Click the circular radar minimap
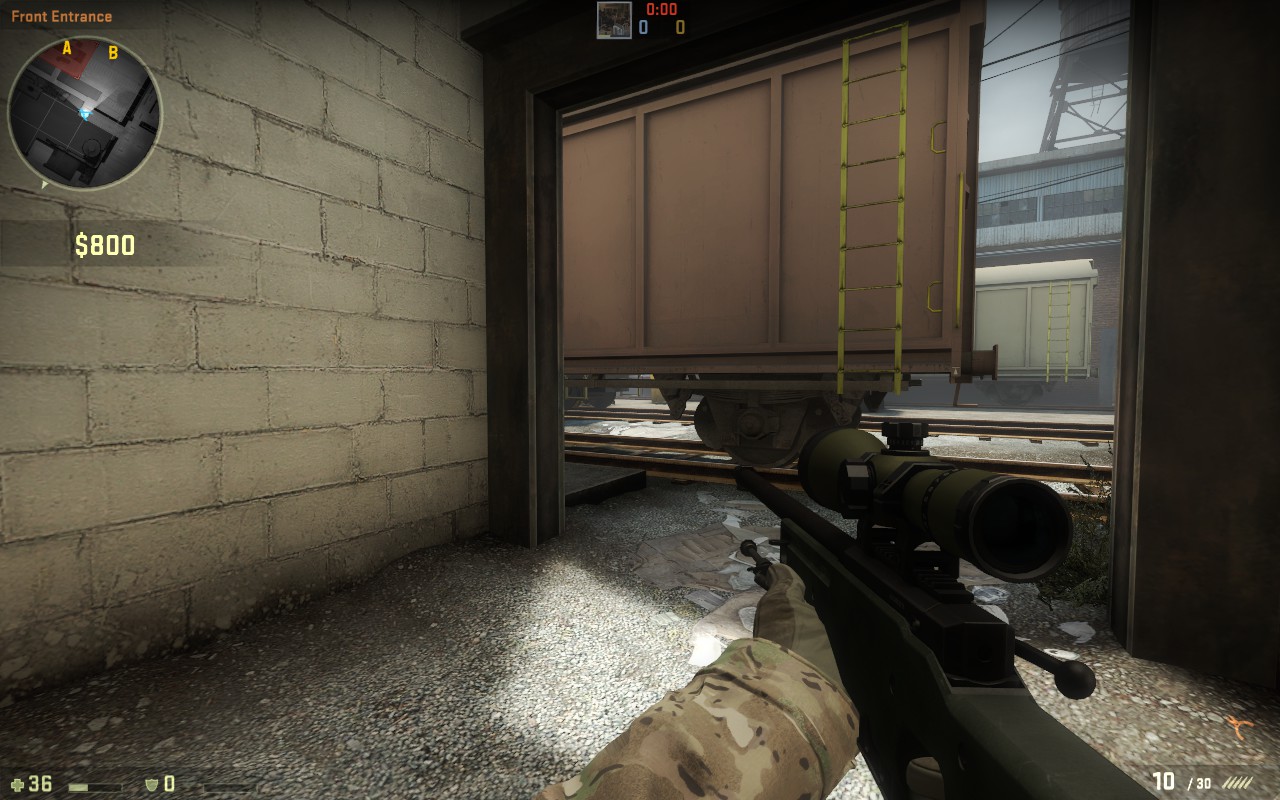Screen dimensions: 1280x800 84,112
